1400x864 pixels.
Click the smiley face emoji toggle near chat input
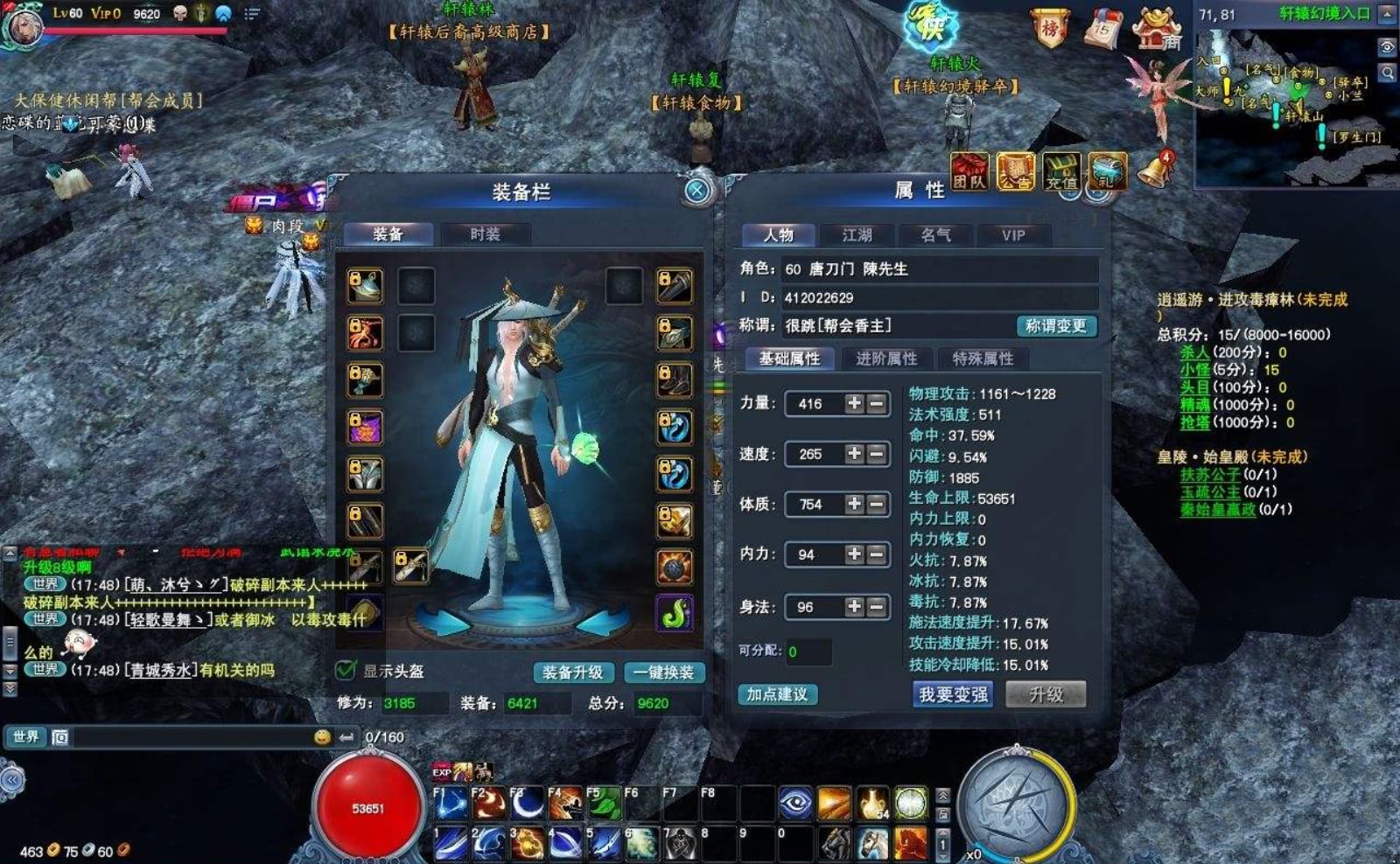click(x=323, y=737)
